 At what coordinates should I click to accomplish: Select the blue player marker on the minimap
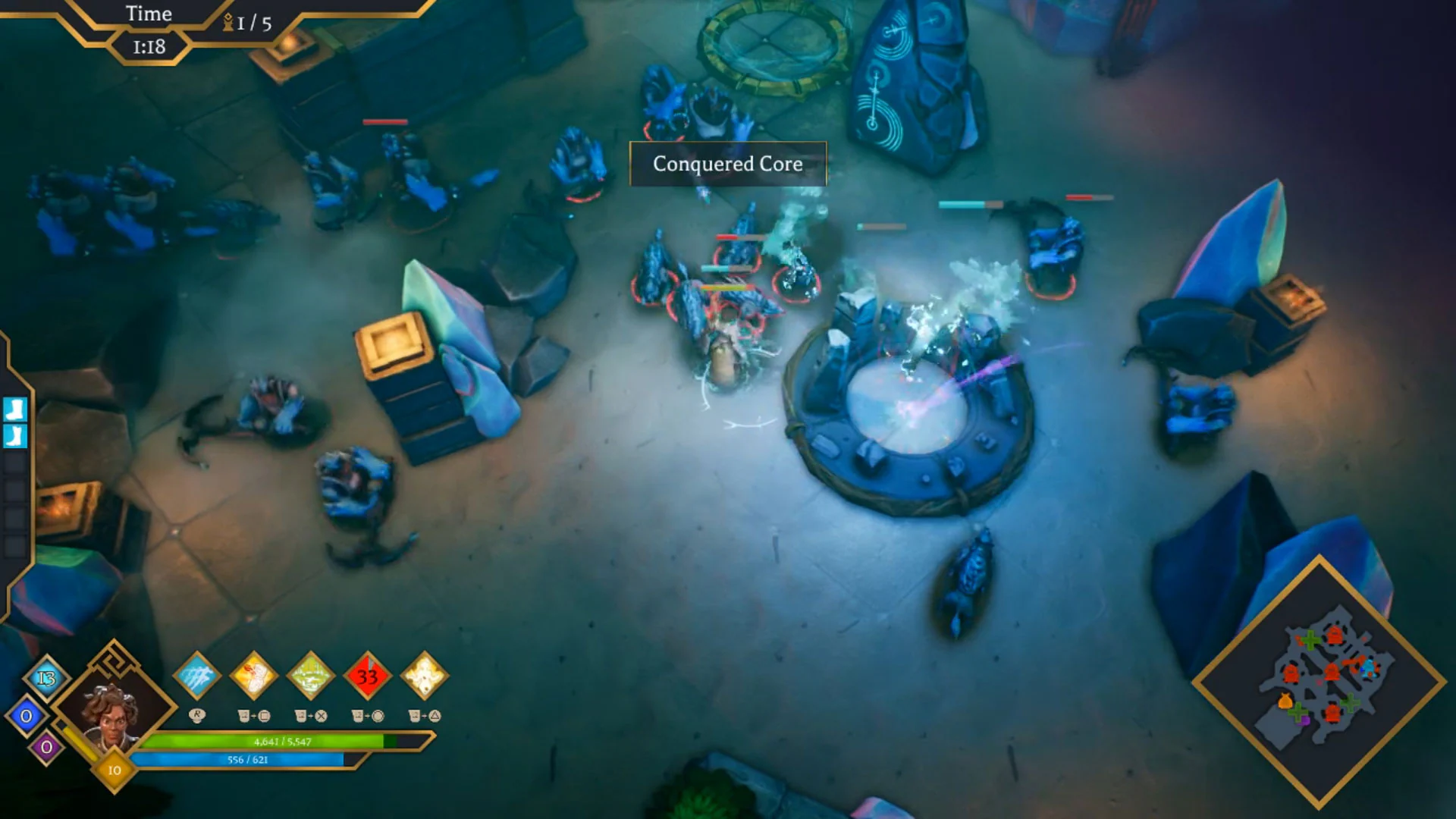tap(1370, 669)
